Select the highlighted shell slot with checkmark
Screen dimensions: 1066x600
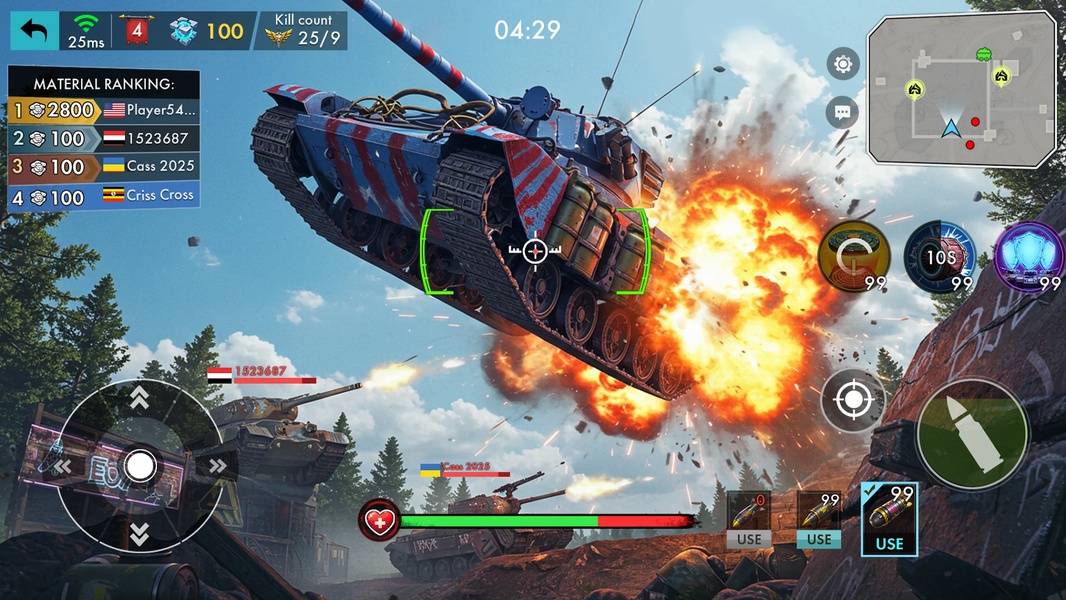[888, 518]
